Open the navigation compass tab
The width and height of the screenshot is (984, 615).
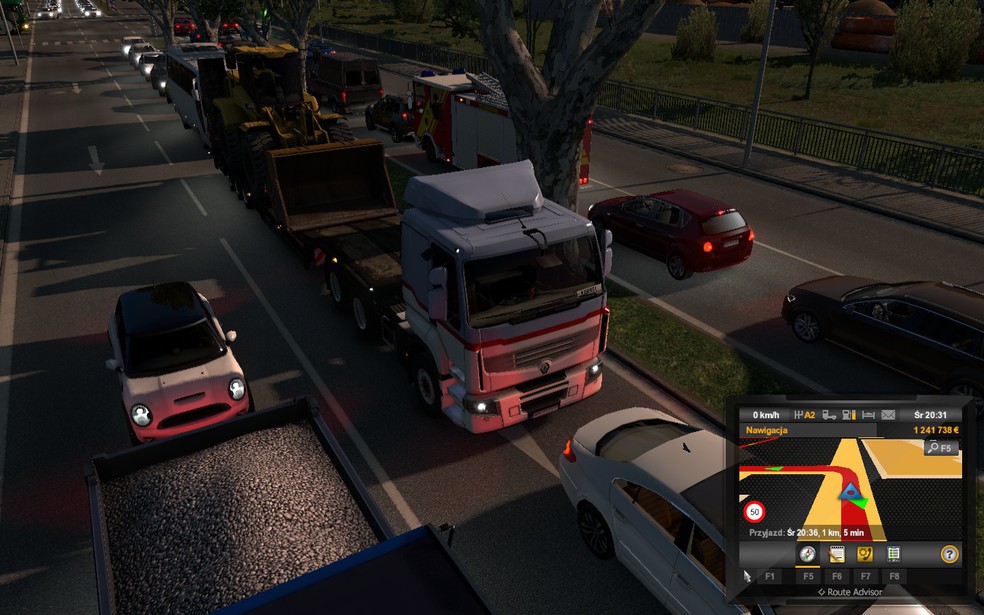point(806,553)
